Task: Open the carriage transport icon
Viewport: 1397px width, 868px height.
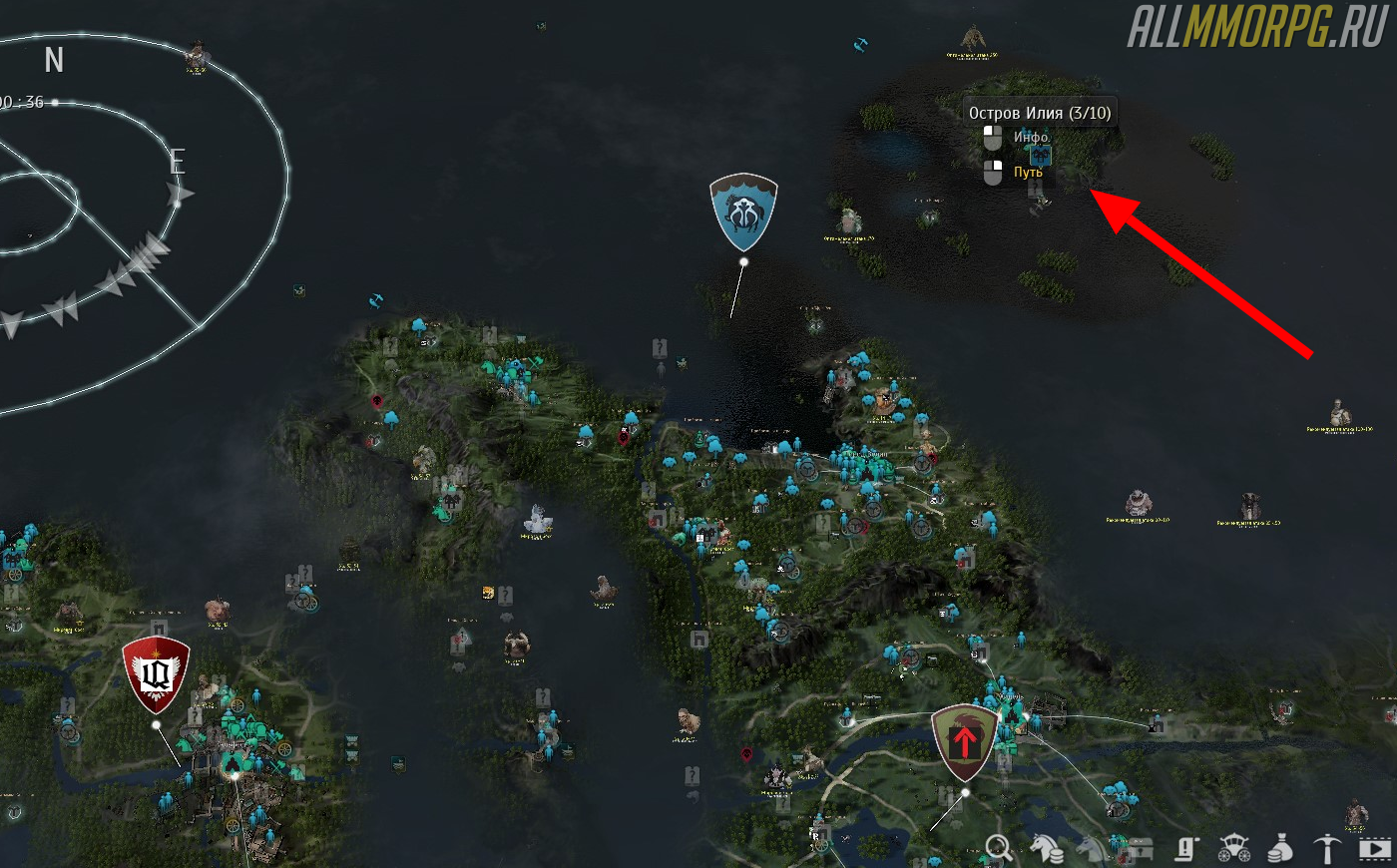Action: pos(1233,849)
